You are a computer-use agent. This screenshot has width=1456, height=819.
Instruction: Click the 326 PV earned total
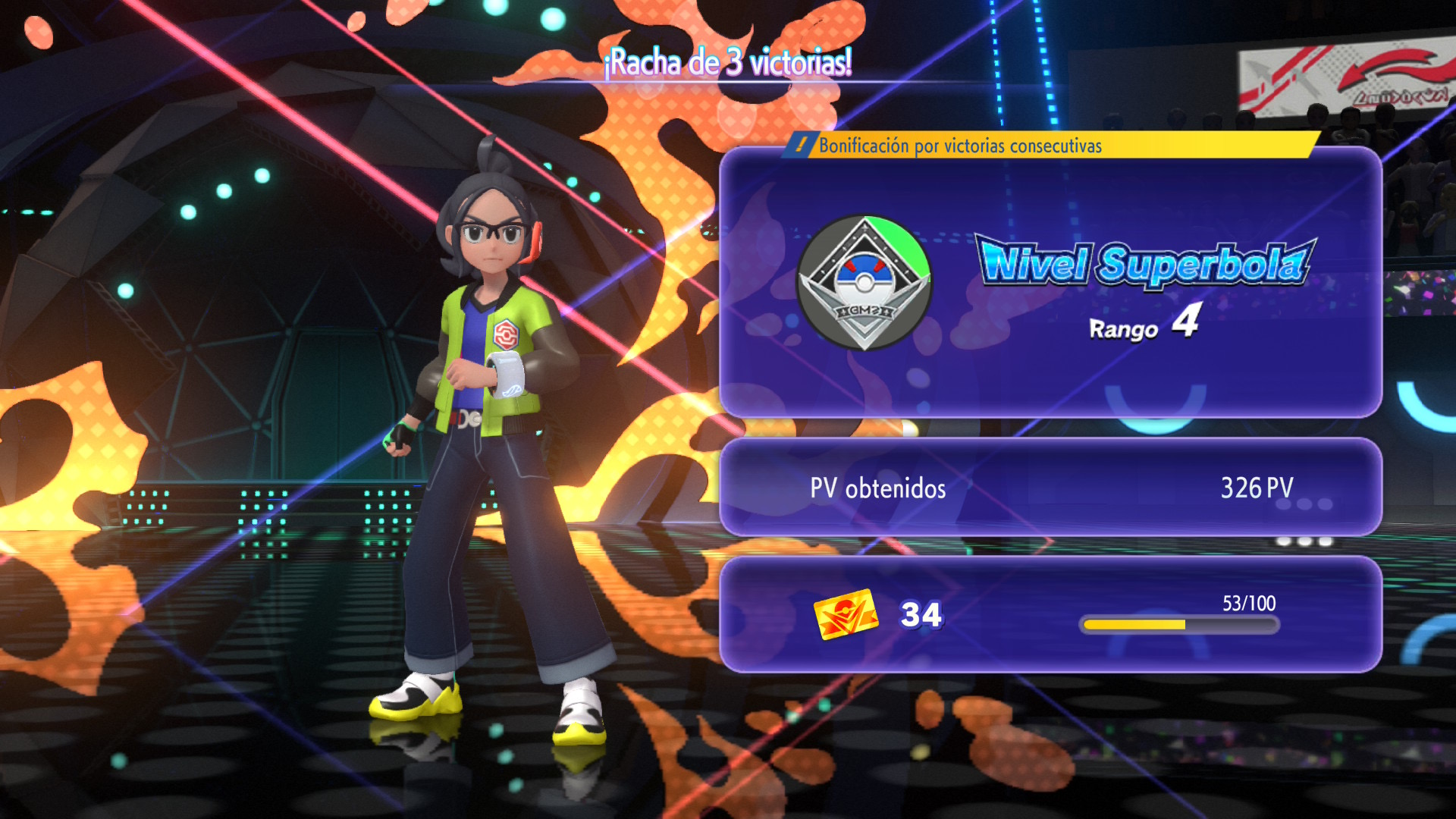click(1259, 489)
